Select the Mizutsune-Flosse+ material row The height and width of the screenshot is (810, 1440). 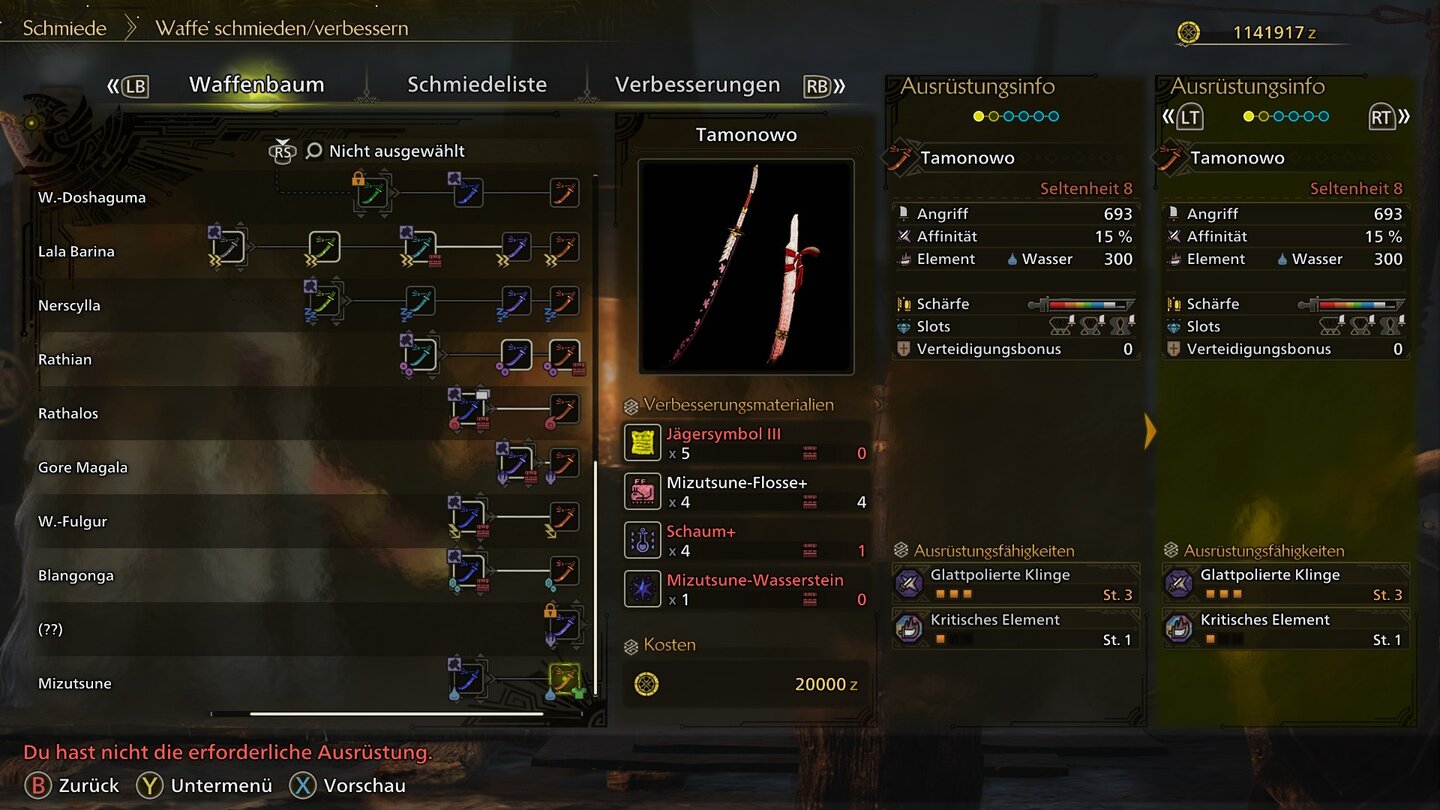(745, 492)
